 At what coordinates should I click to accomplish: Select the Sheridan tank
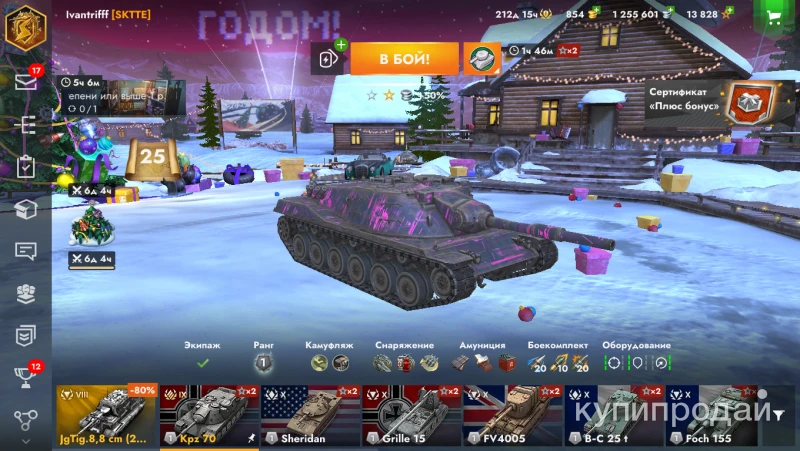click(310, 415)
